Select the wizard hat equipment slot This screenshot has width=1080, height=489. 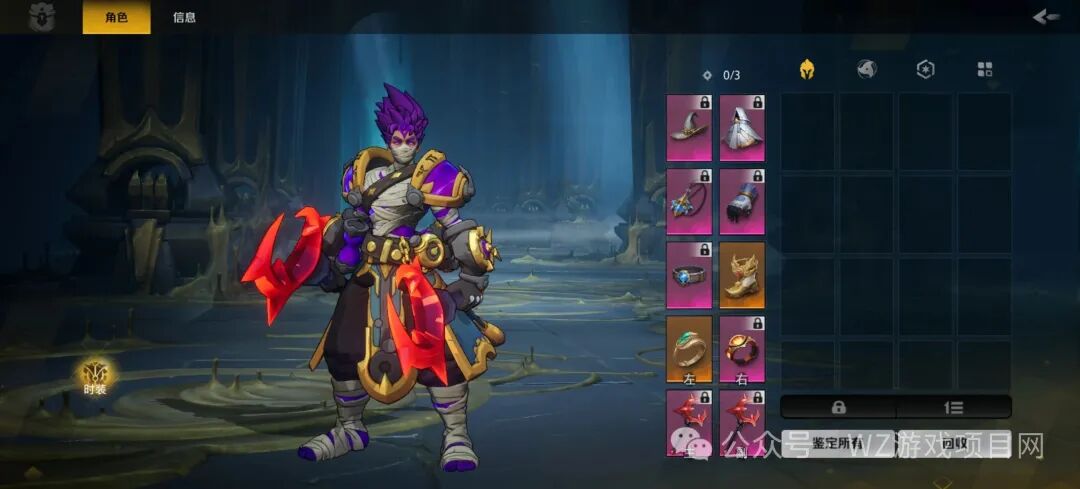click(689, 127)
